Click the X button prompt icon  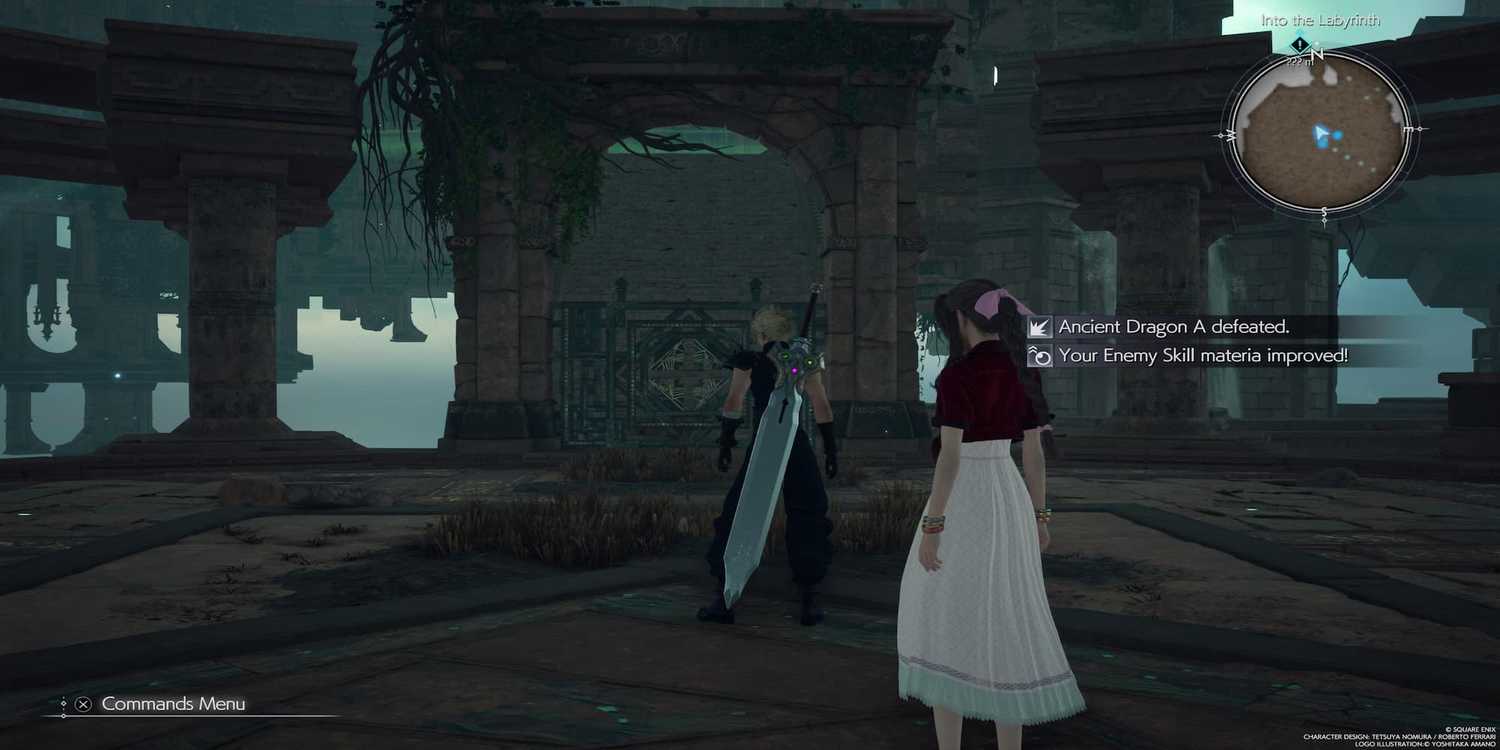point(82,704)
